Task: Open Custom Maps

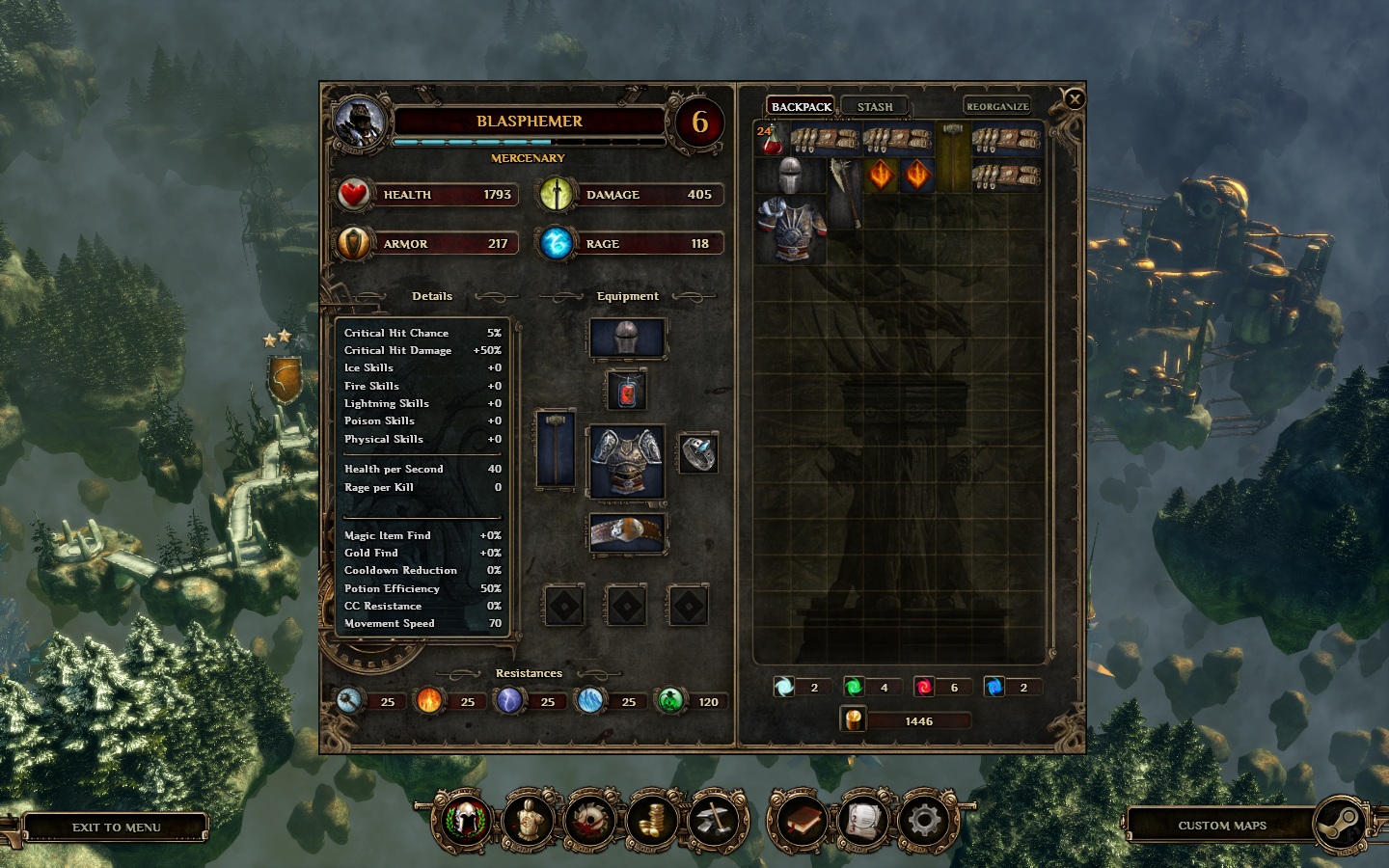Action: click(x=1222, y=826)
